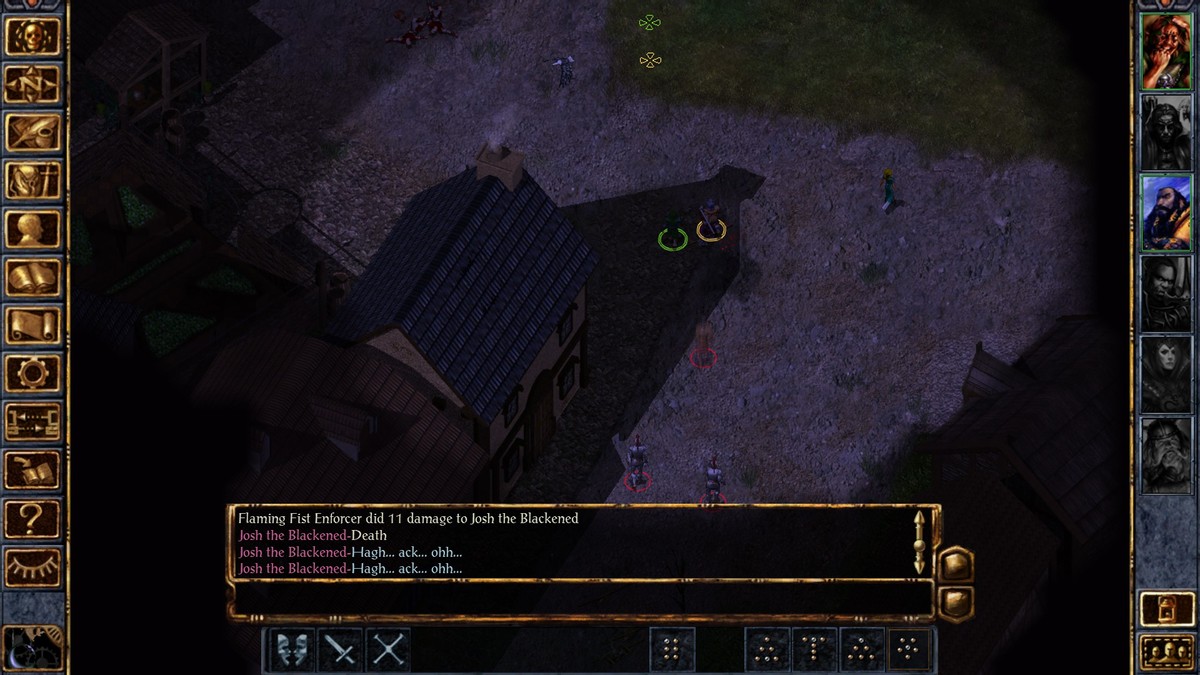1200x675 pixels.
Task: Click the closed-eye icon in the sidebar
Action: coord(33,566)
